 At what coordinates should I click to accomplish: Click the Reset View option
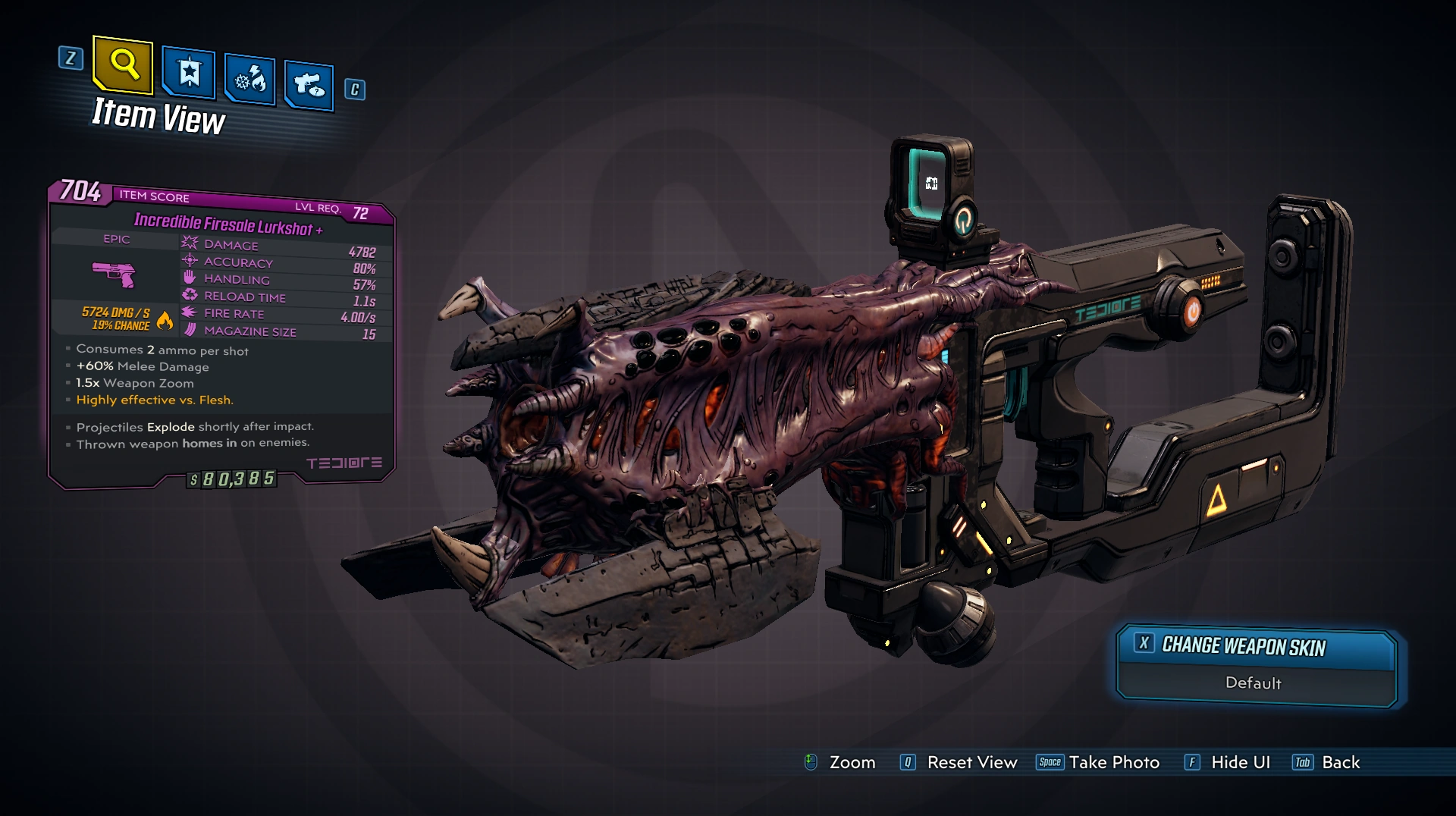pyautogui.click(x=959, y=762)
